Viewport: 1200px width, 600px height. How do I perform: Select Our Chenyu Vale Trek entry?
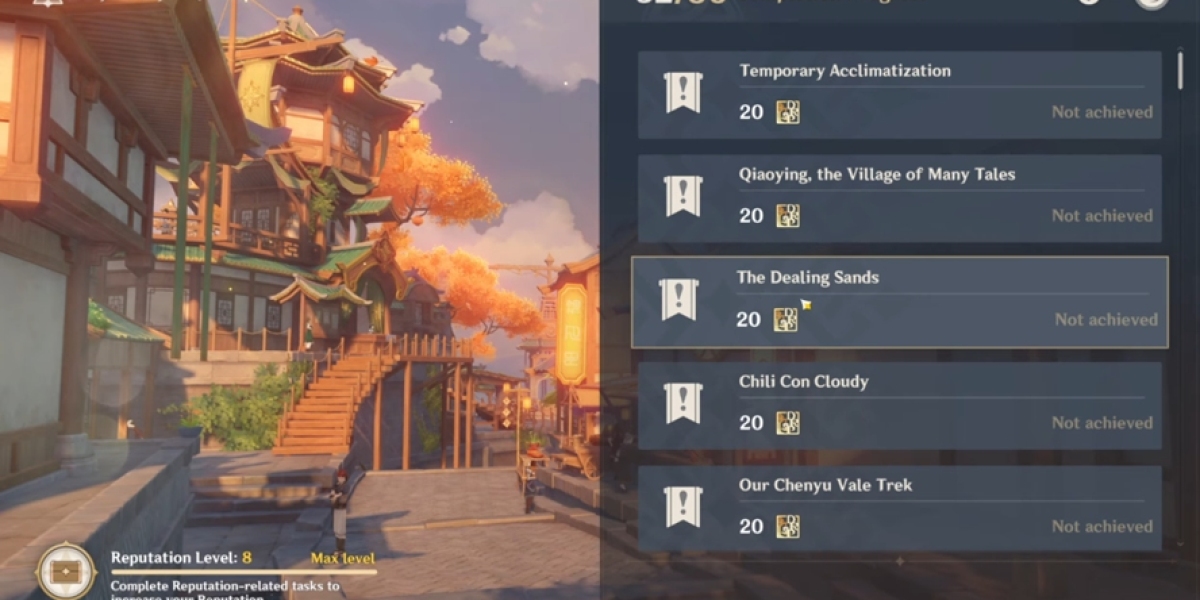click(899, 508)
